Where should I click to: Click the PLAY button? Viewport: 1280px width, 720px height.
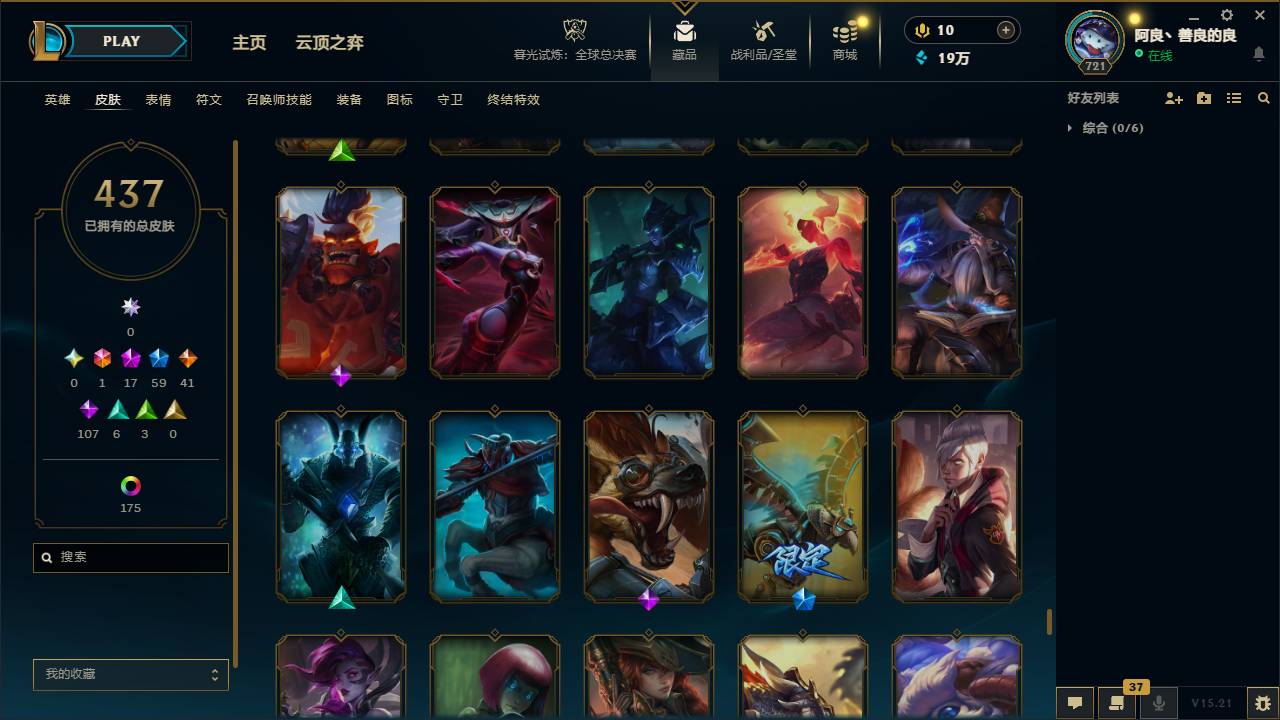[x=121, y=41]
